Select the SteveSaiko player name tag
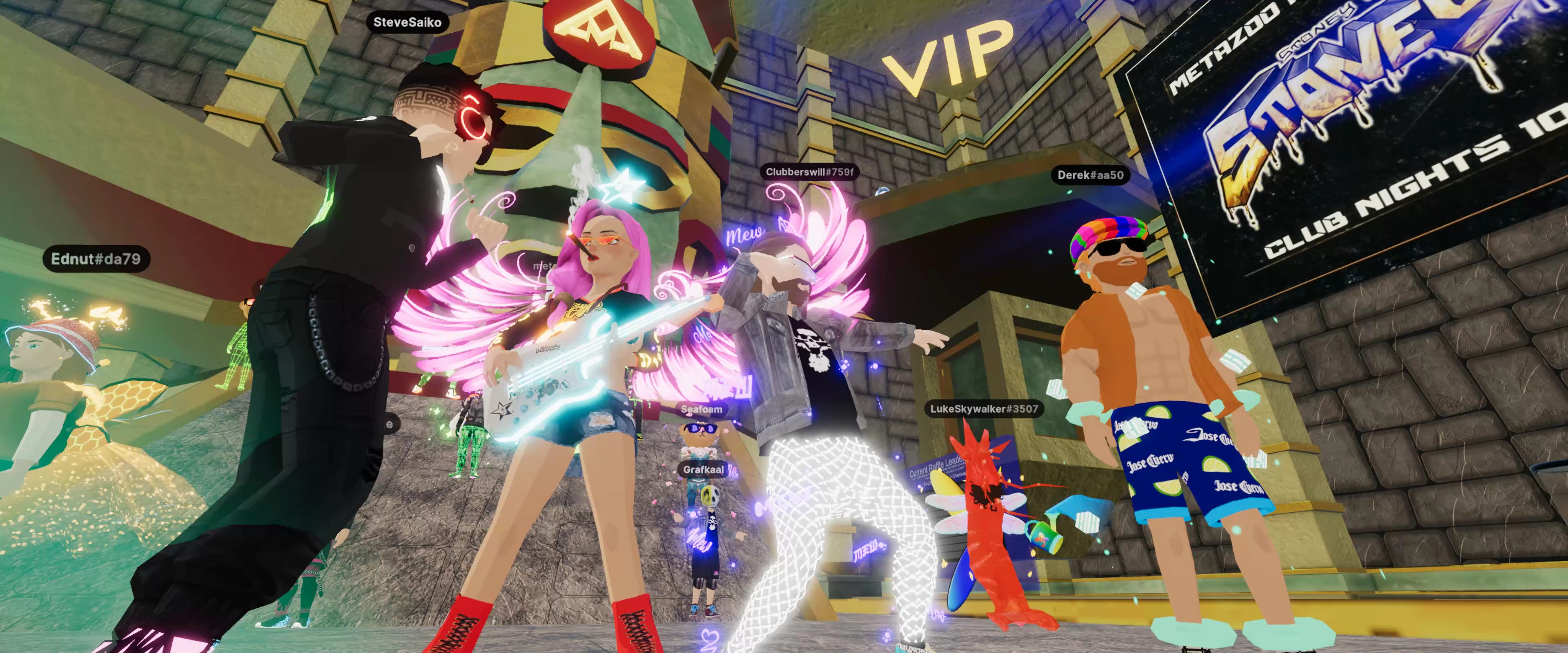 pyautogui.click(x=407, y=22)
